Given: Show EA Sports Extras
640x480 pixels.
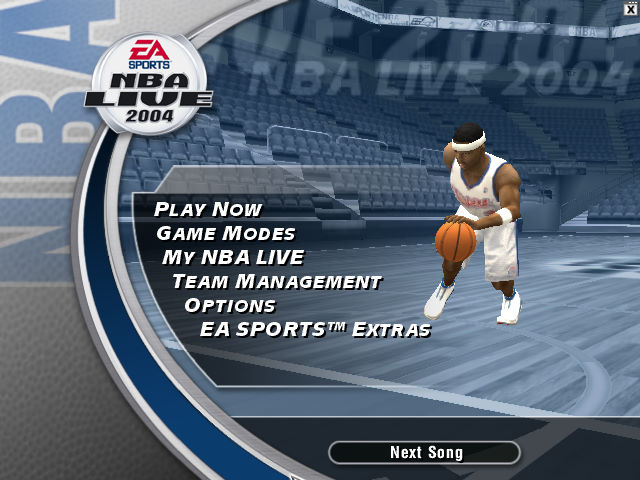Looking at the screenshot, I should (315, 330).
